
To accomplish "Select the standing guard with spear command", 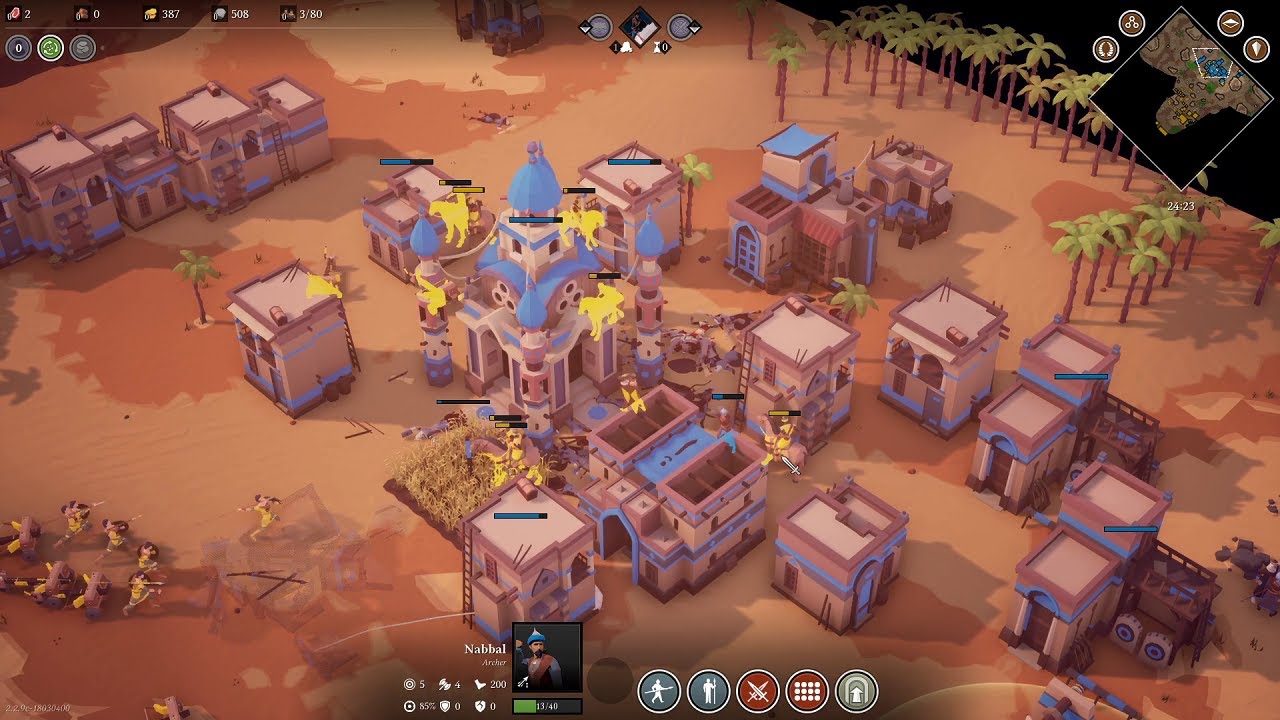I will point(708,691).
